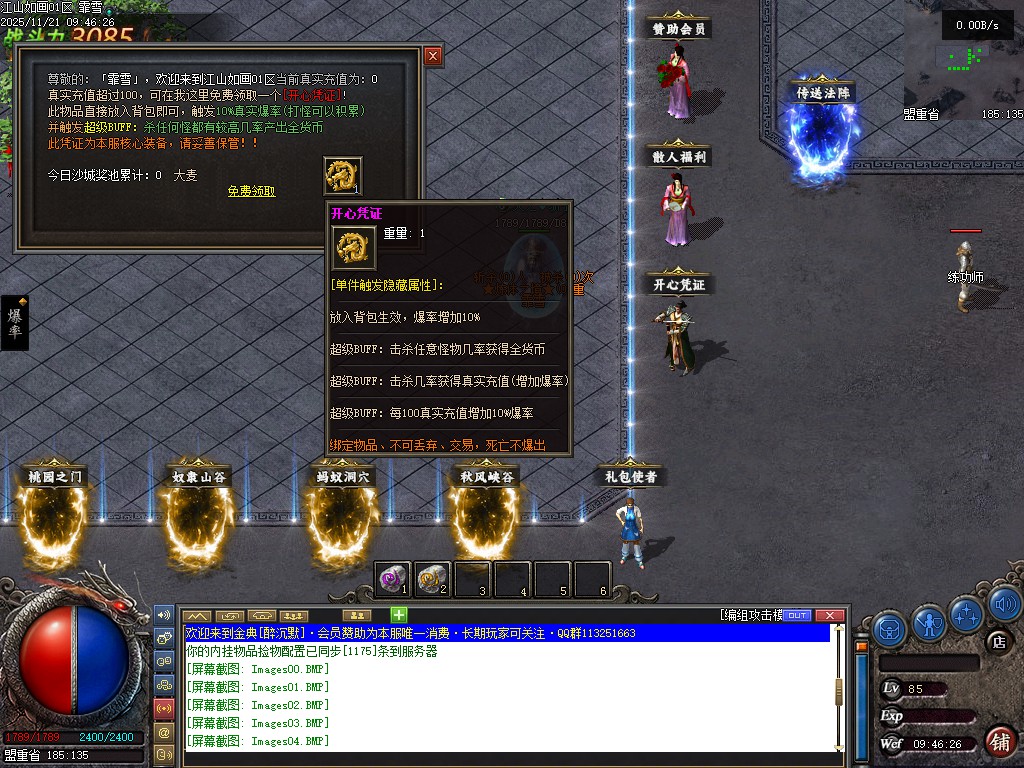Select the red broadcast chat channel button
1024x768 pixels.
coord(165,708)
